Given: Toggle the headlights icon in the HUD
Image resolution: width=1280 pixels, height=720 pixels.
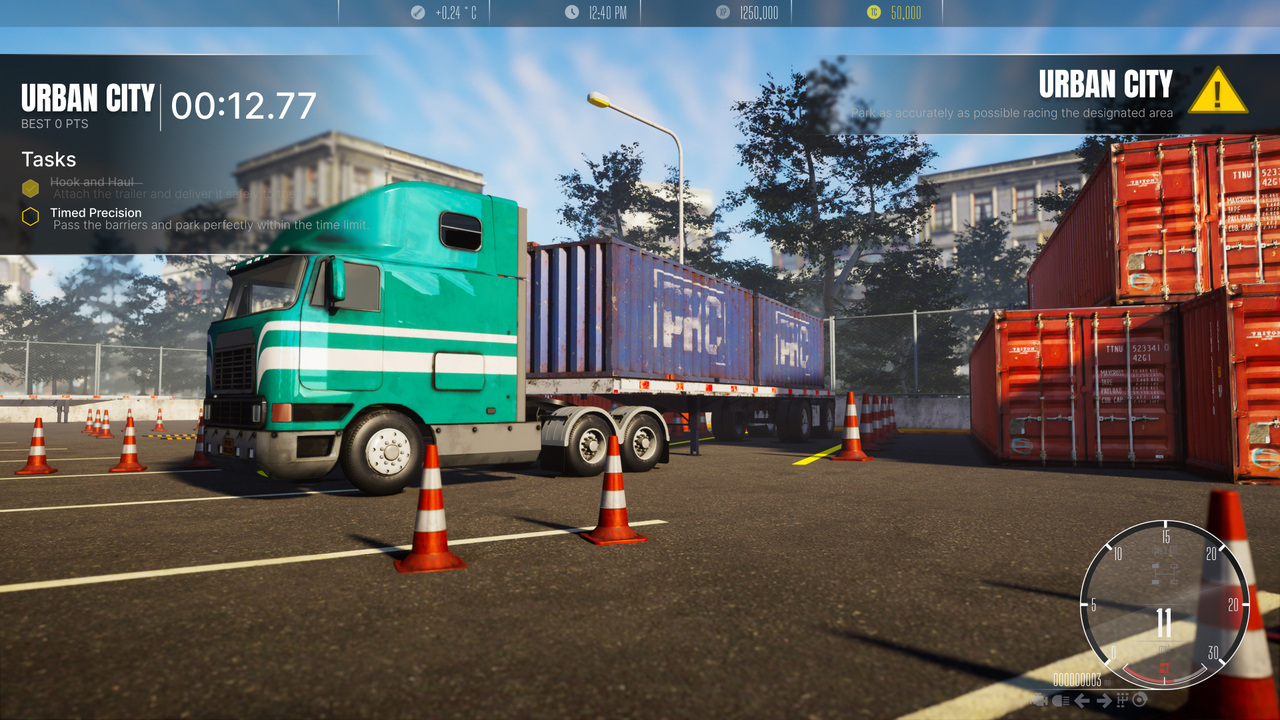Looking at the screenshot, I should (x=1061, y=700).
